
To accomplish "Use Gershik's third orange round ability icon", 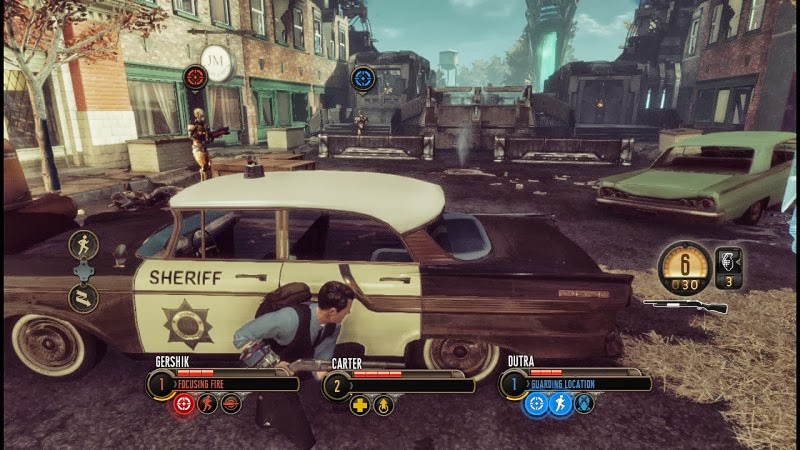I will (x=231, y=404).
